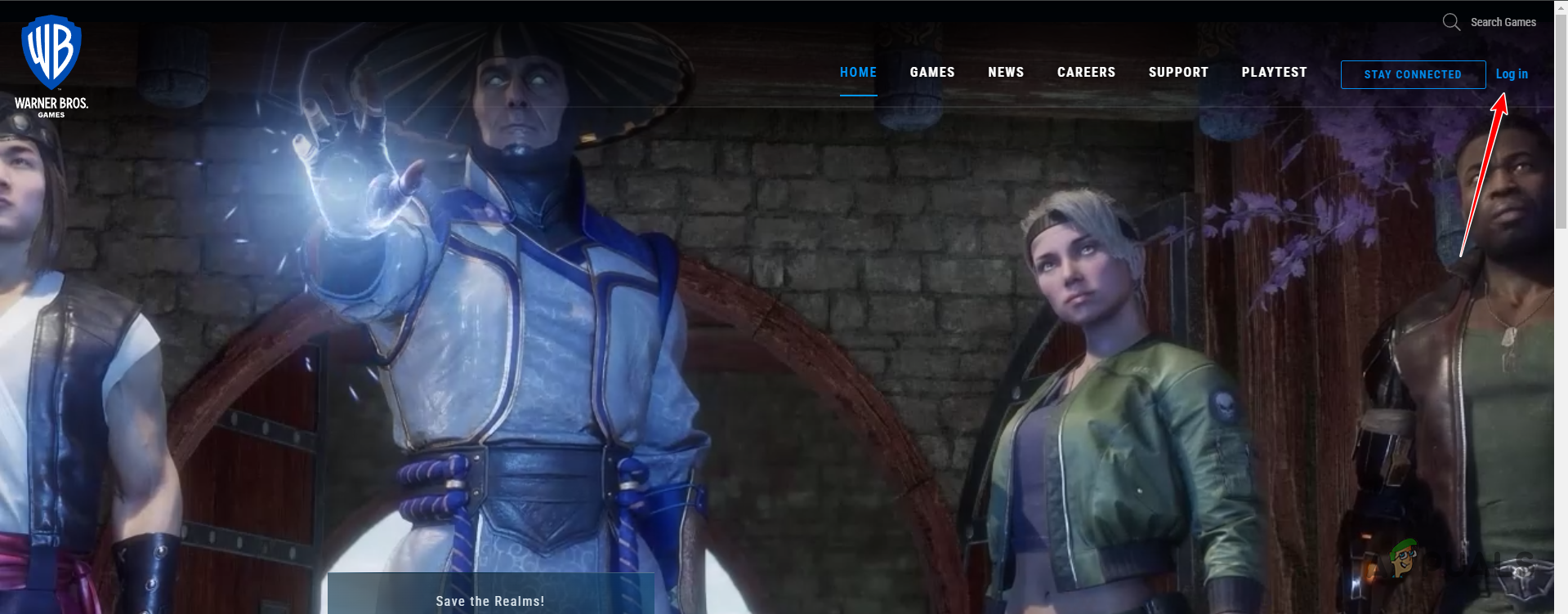Click the STAY CONNECTED button
Image resolution: width=1568 pixels, height=614 pixels.
(1412, 74)
